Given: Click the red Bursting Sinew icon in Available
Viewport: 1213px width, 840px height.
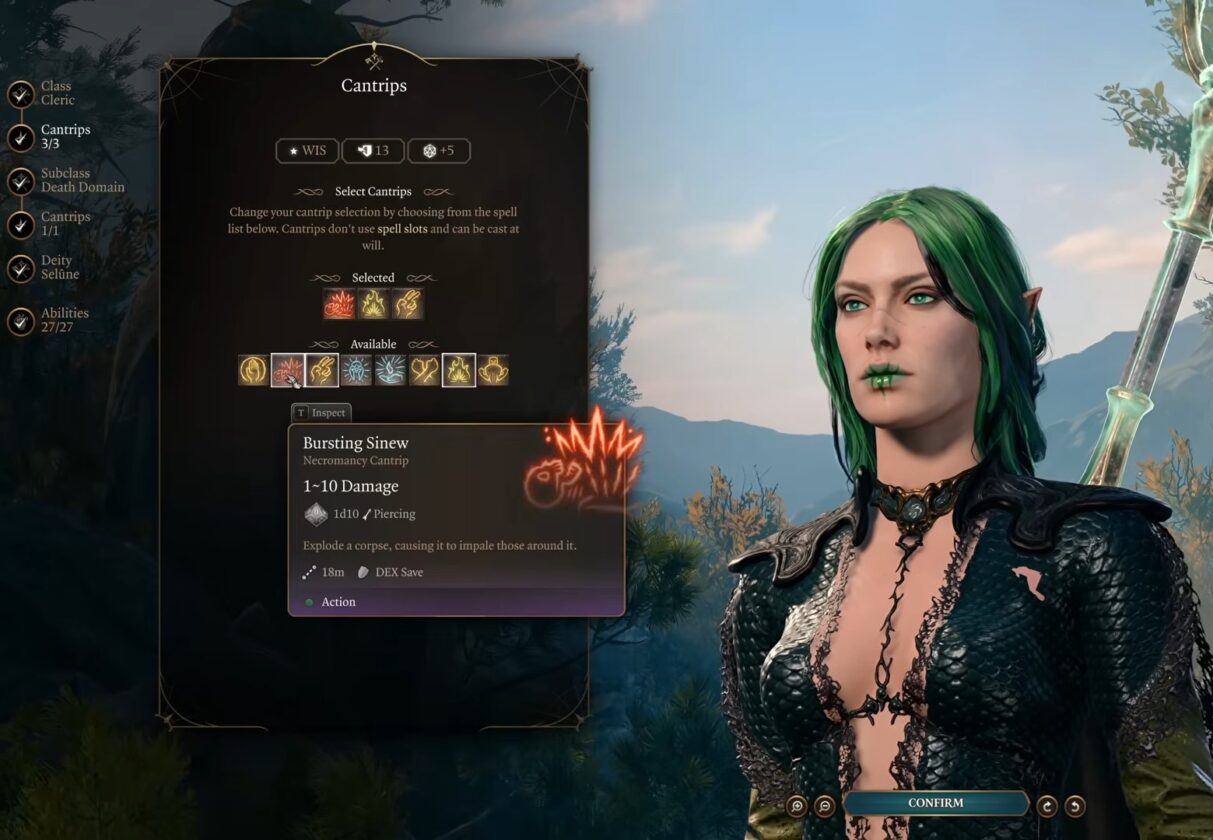Looking at the screenshot, I should pos(288,370).
